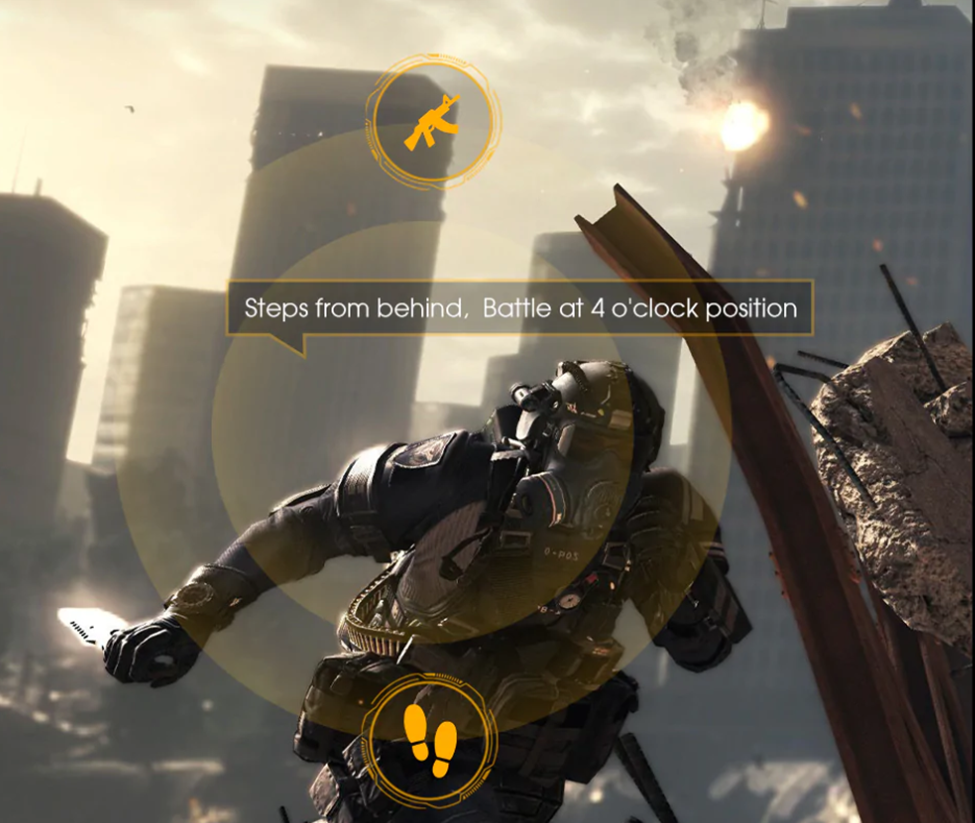Click the "Steps from behind" tooltip bubble
Viewport: 975px width, 823px height.
(520, 308)
